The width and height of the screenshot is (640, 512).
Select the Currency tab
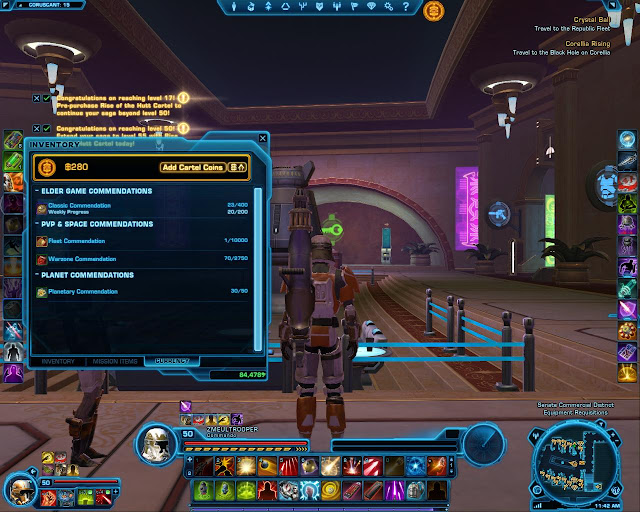click(x=171, y=360)
